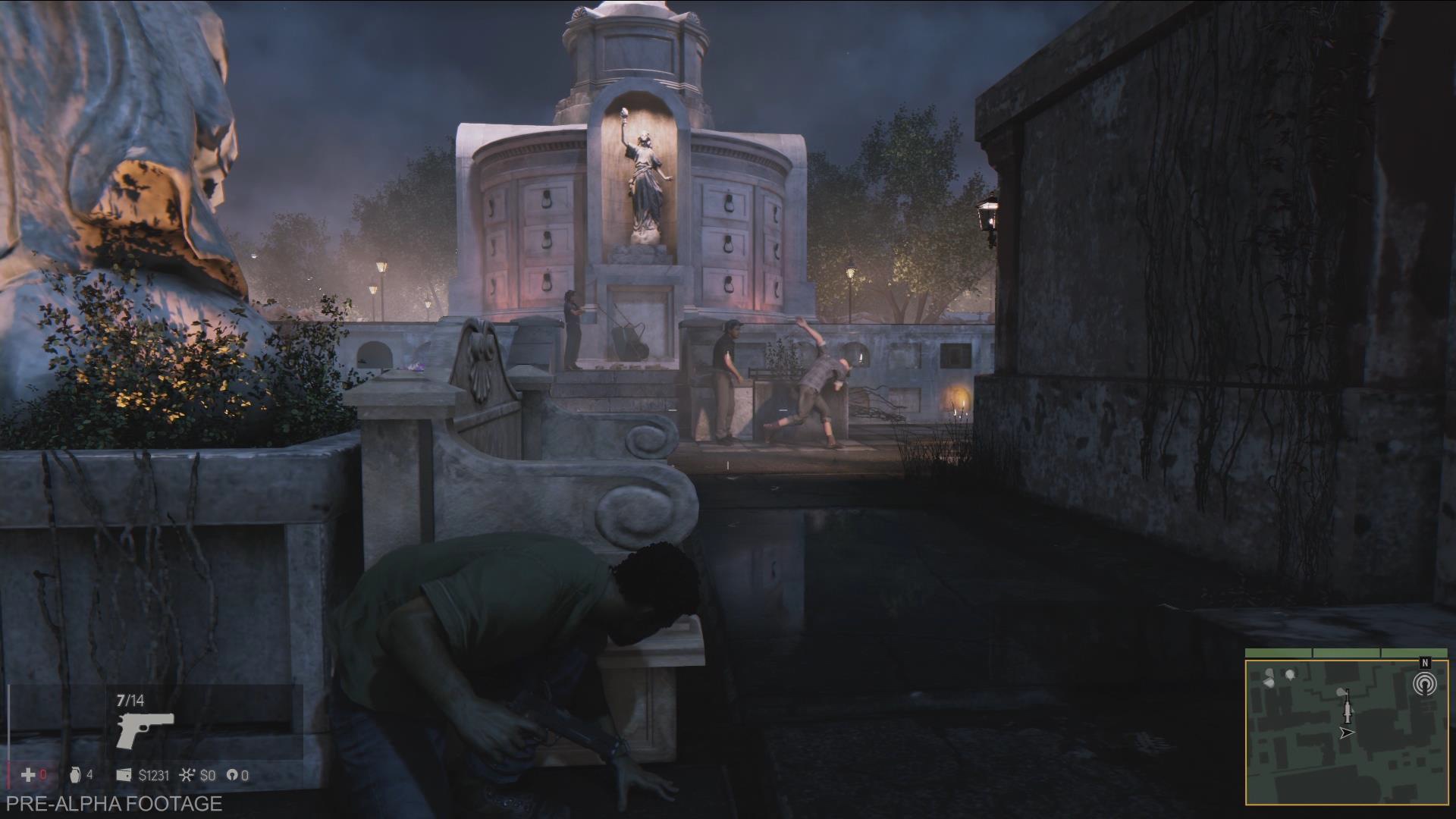The image size is (1456, 819).
Task: Click the N compass indicator above the minimap
Action: tap(1425, 664)
